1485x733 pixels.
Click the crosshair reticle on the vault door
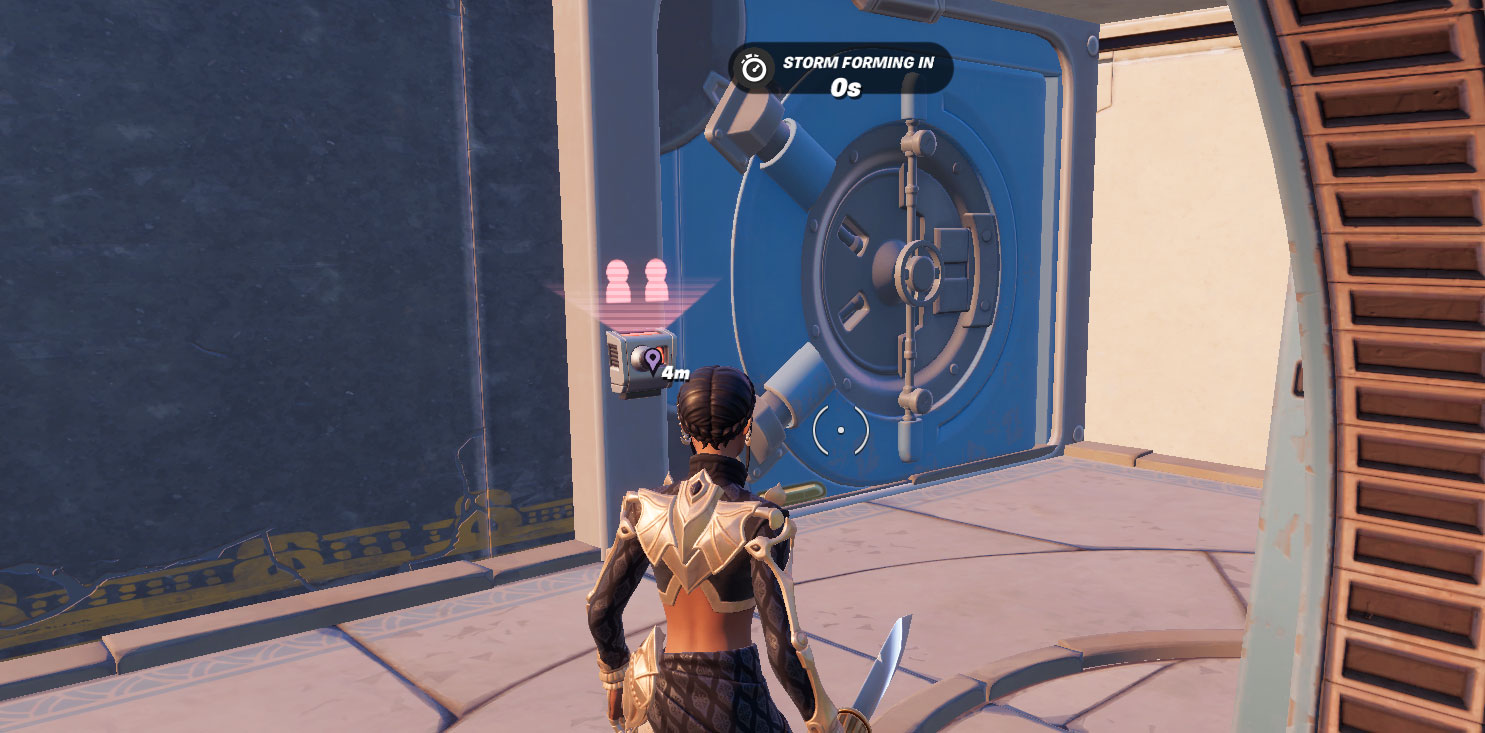click(840, 430)
